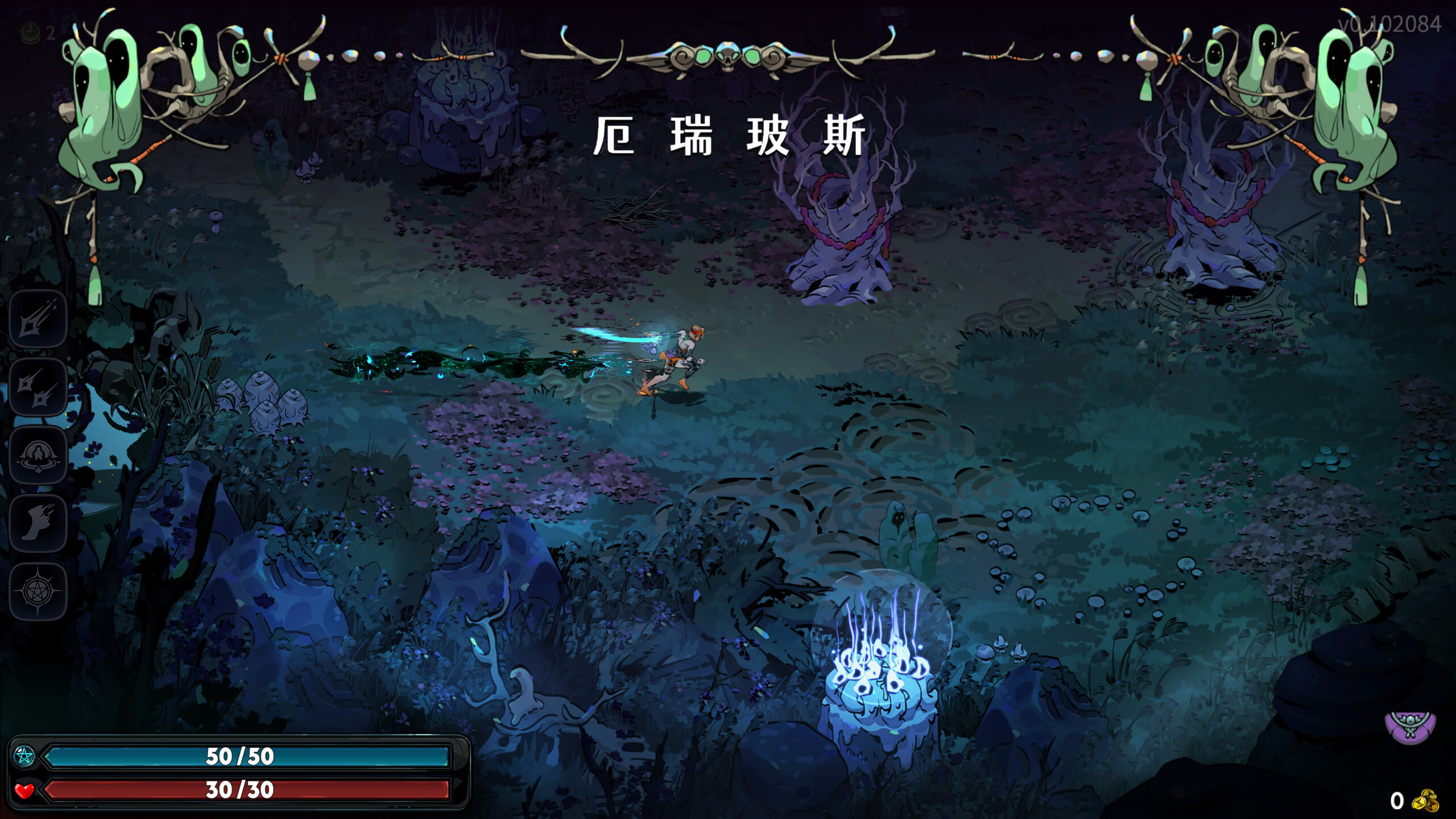
Task: Select the Attack ability icon
Action: [x=38, y=316]
